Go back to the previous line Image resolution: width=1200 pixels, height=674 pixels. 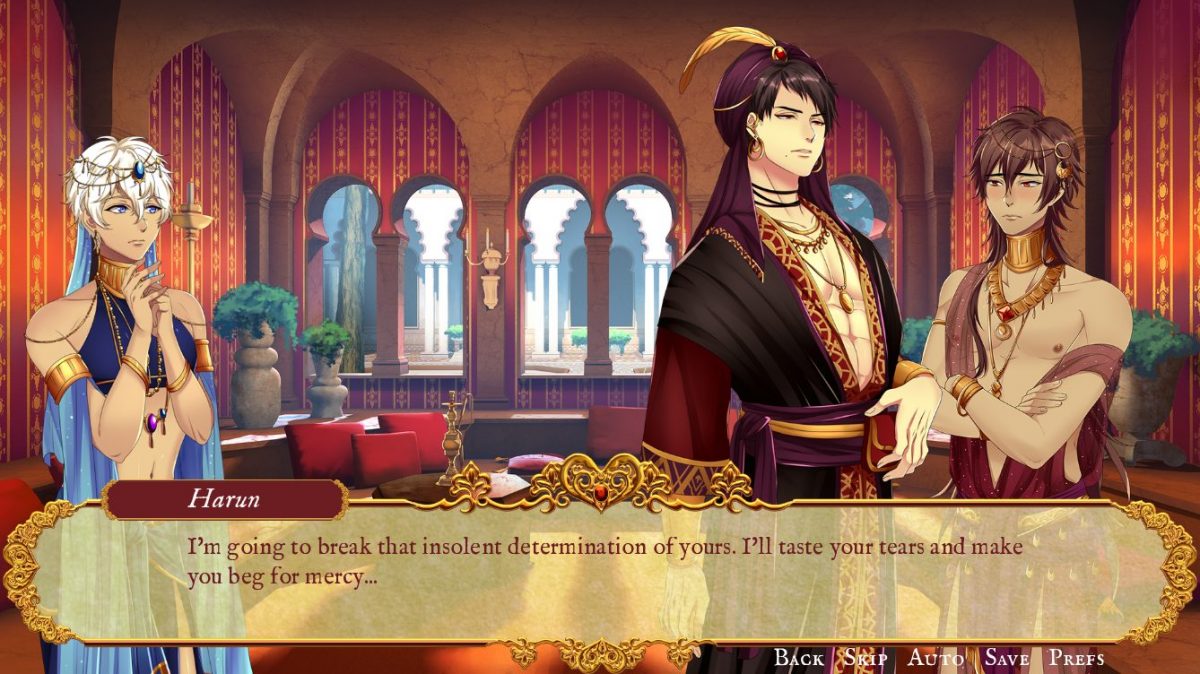coord(799,657)
